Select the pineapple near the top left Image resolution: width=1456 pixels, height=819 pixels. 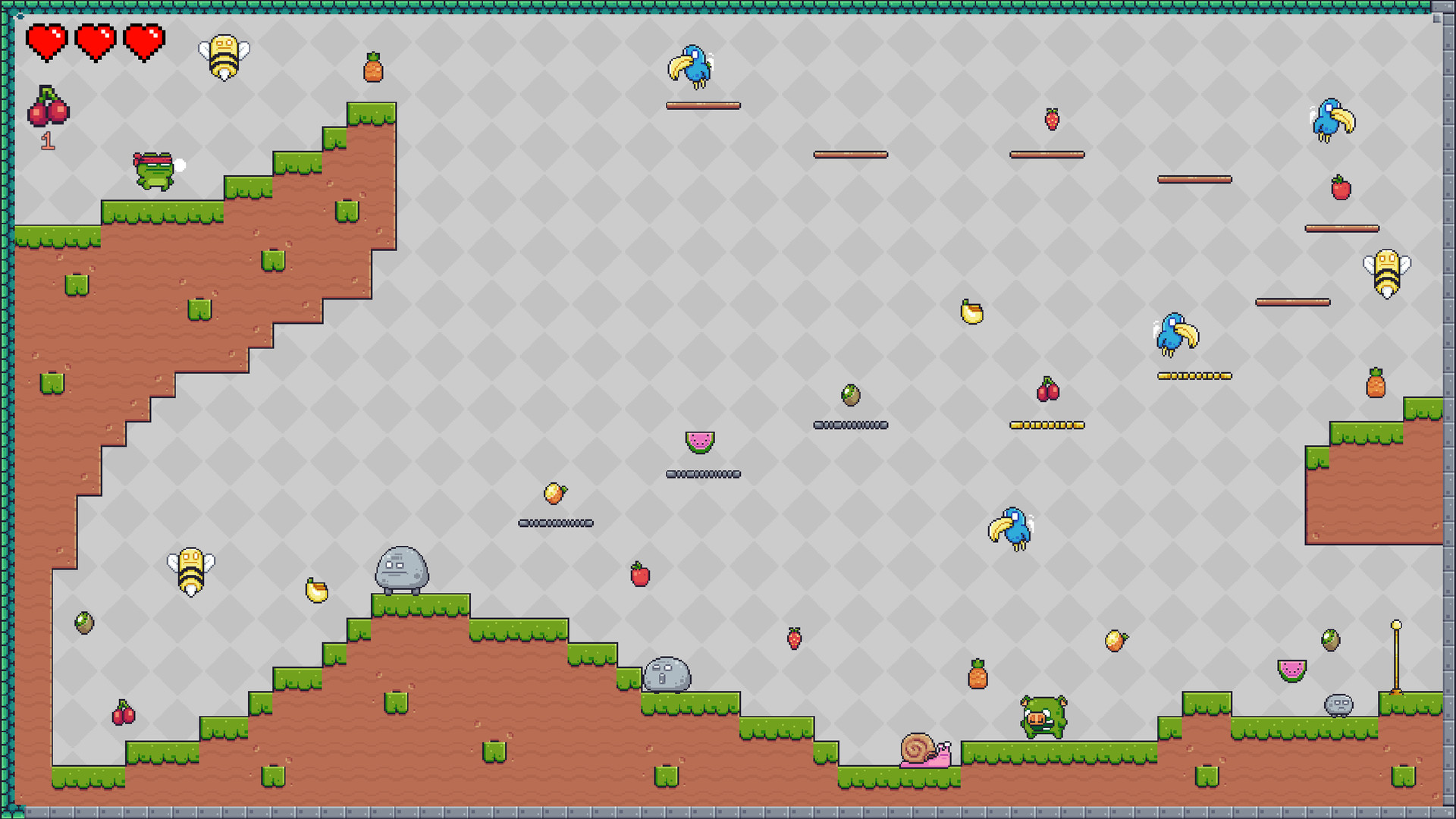[373, 66]
